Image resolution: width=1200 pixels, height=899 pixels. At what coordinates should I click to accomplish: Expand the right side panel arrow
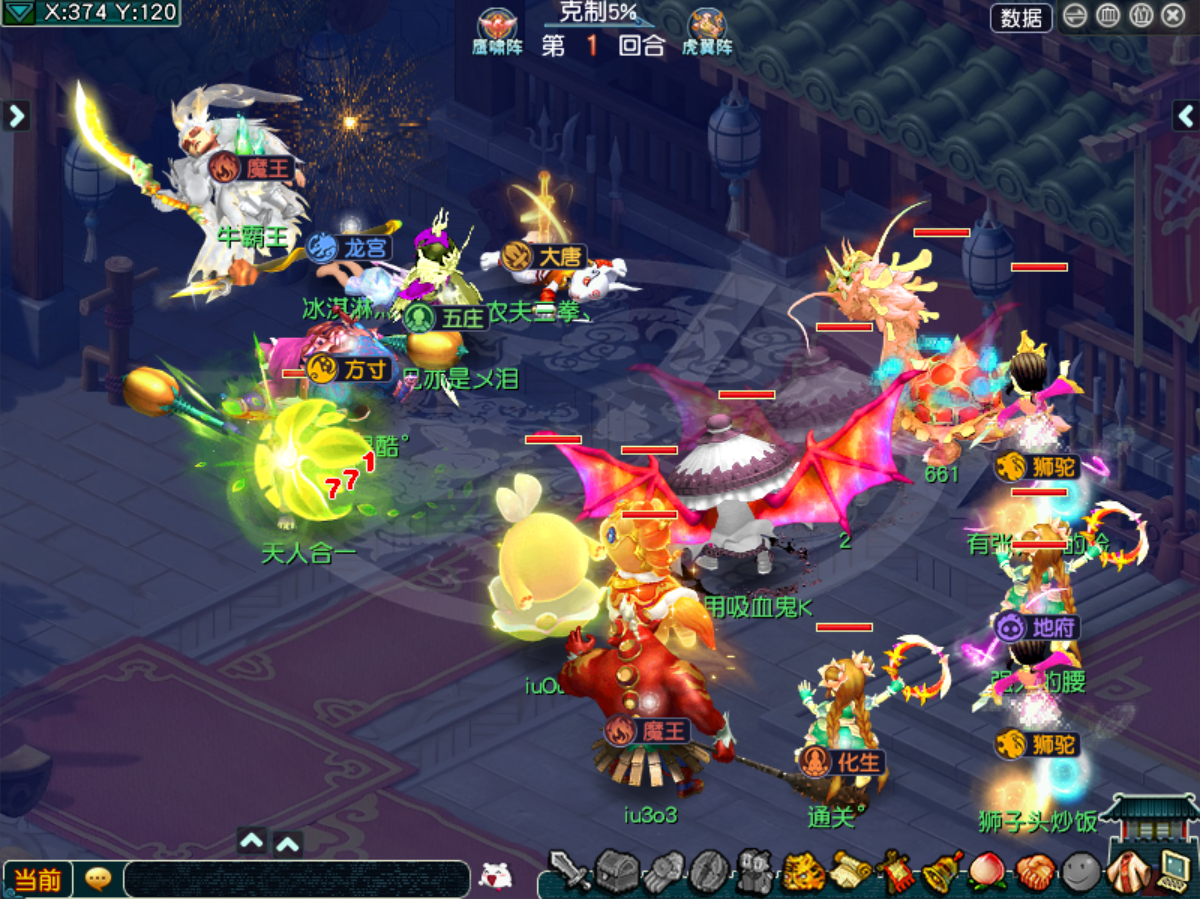point(1186,116)
